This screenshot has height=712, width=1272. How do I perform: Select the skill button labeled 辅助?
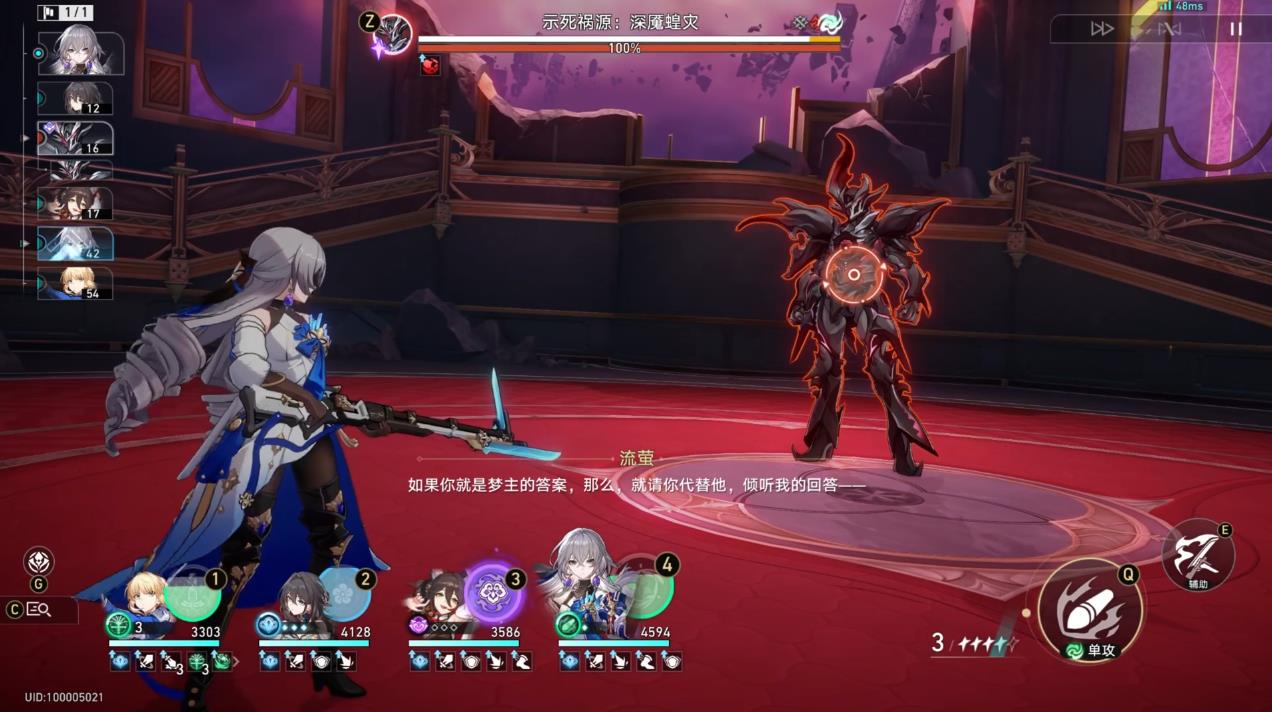tap(1197, 554)
